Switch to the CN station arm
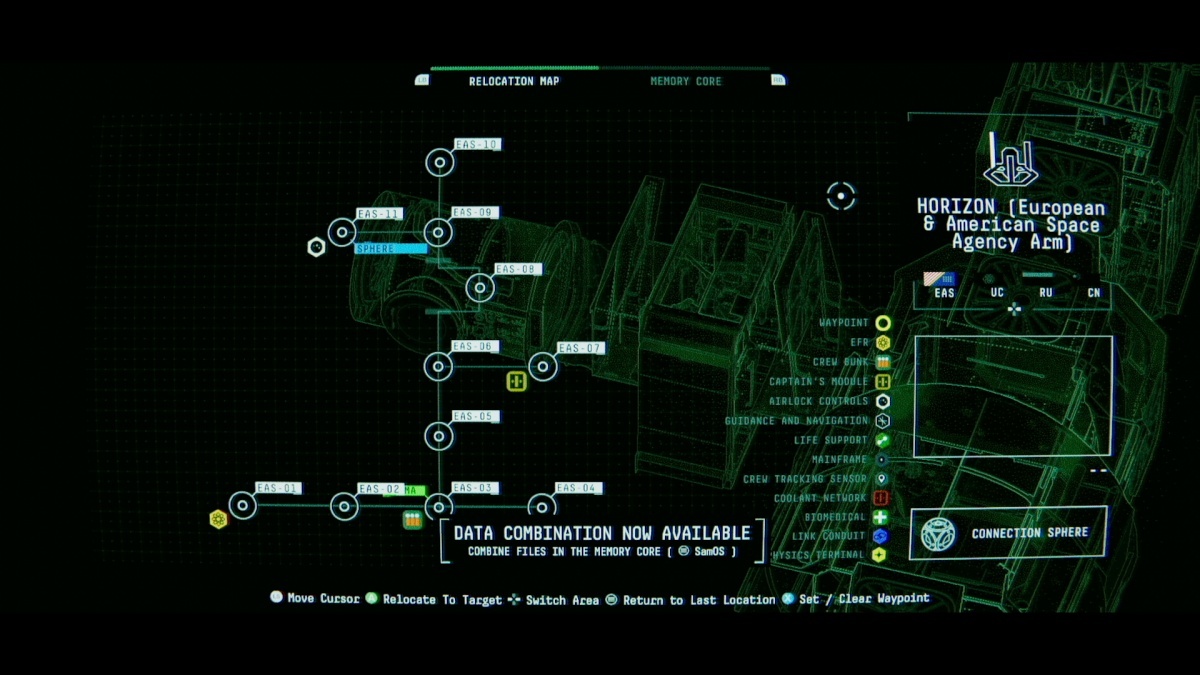The width and height of the screenshot is (1200, 675). pos(1095,292)
